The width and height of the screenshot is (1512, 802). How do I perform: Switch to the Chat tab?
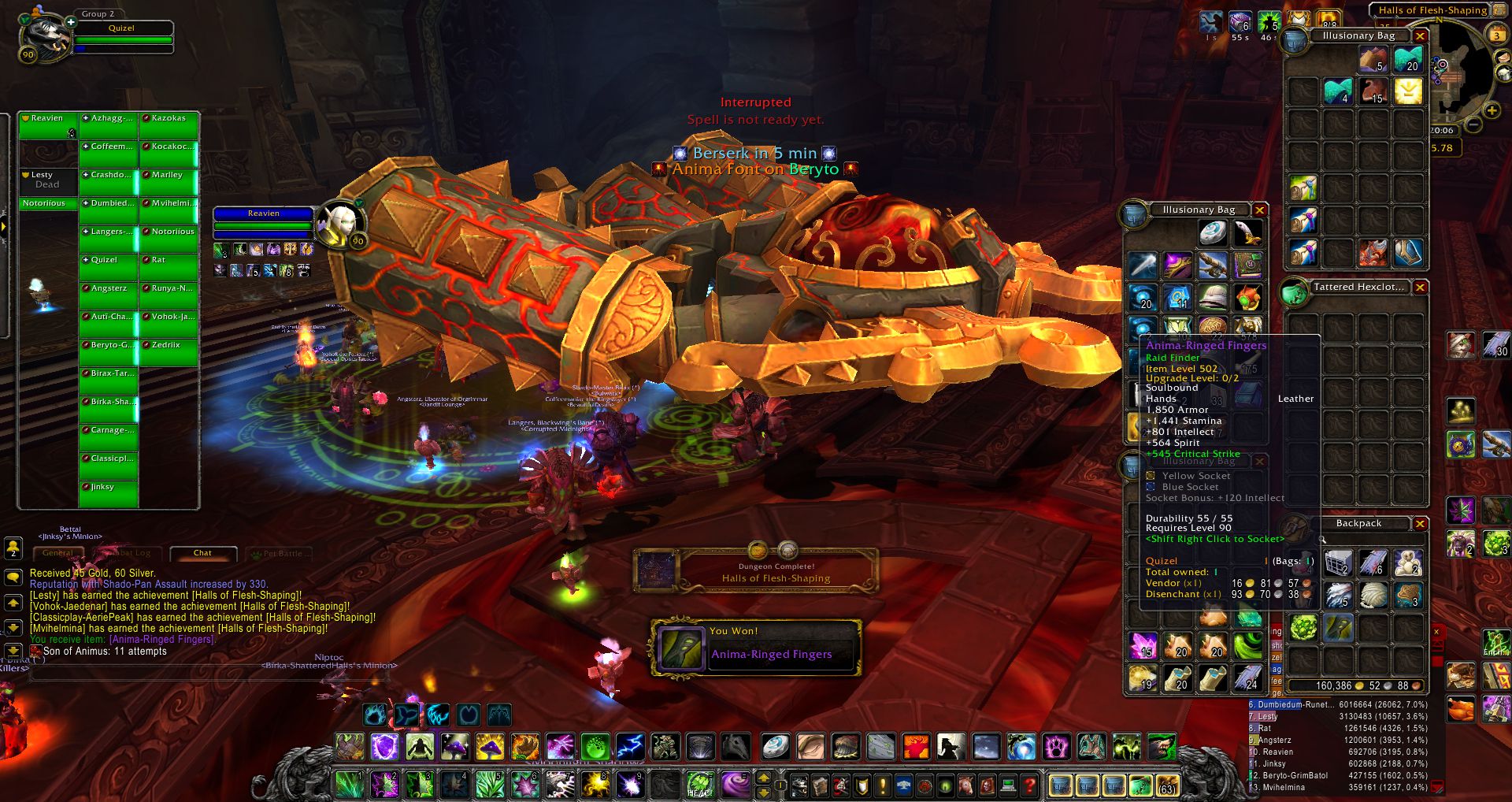(x=202, y=553)
